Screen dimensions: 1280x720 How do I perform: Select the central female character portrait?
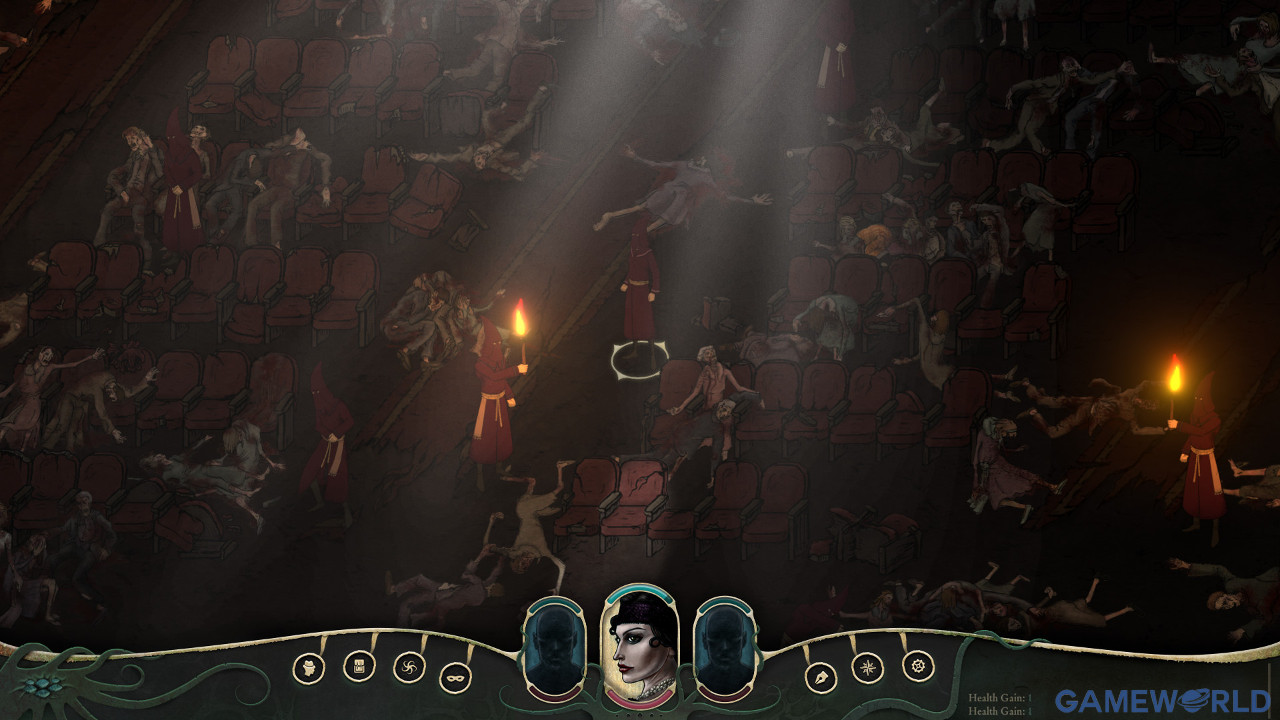click(640, 648)
